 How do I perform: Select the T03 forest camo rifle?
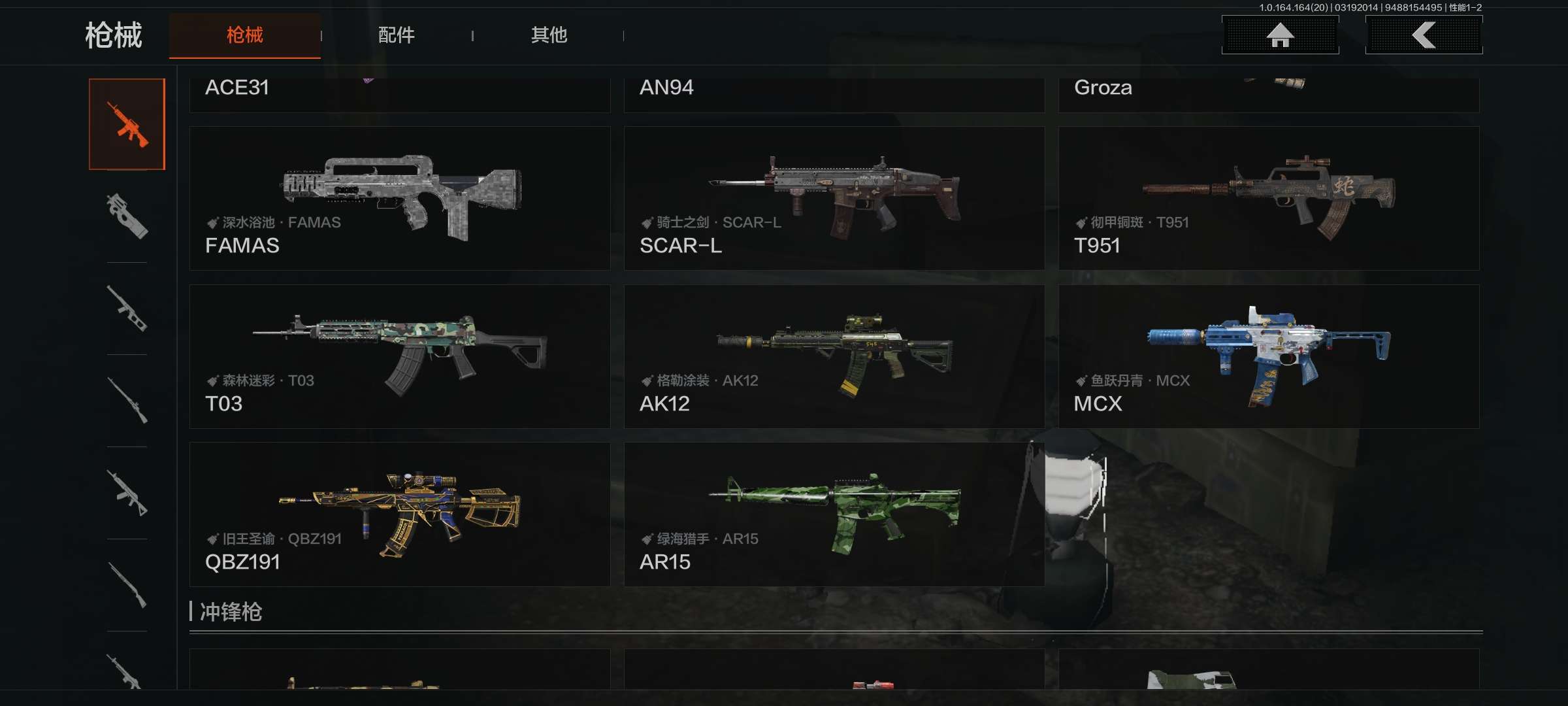399,356
